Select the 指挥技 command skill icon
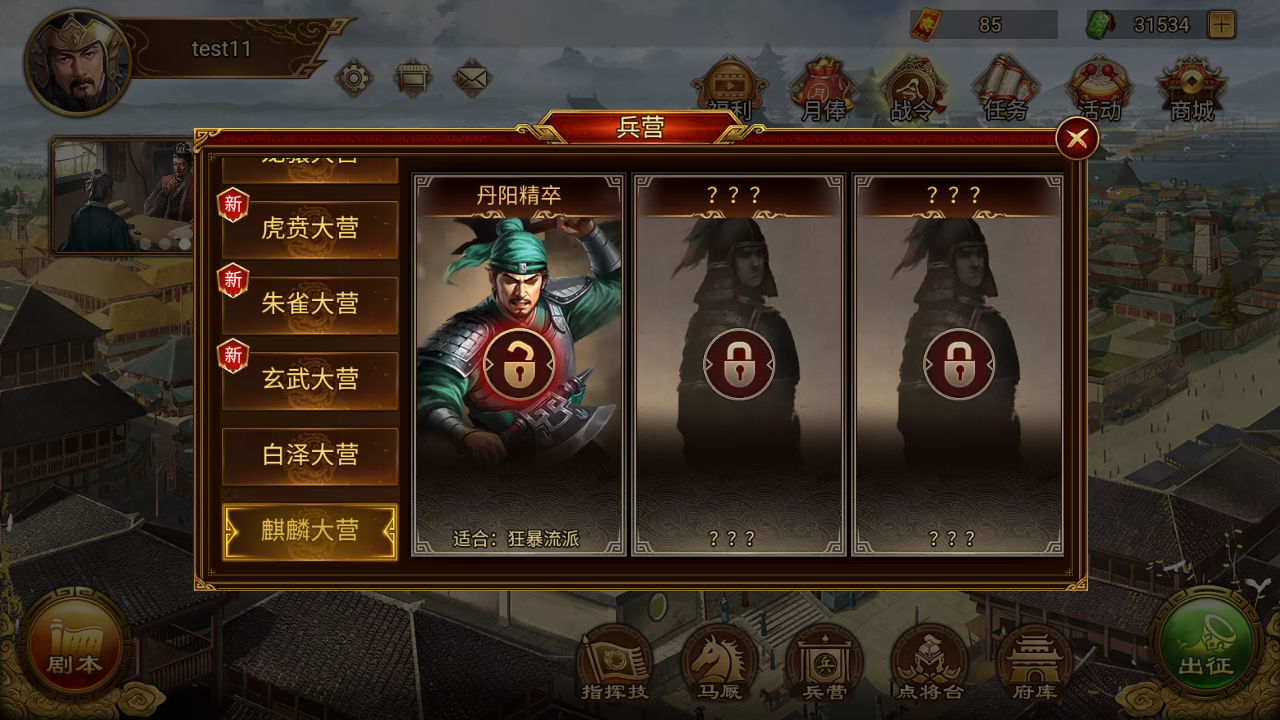The height and width of the screenshot is (720, 1280). pos(614,660)
